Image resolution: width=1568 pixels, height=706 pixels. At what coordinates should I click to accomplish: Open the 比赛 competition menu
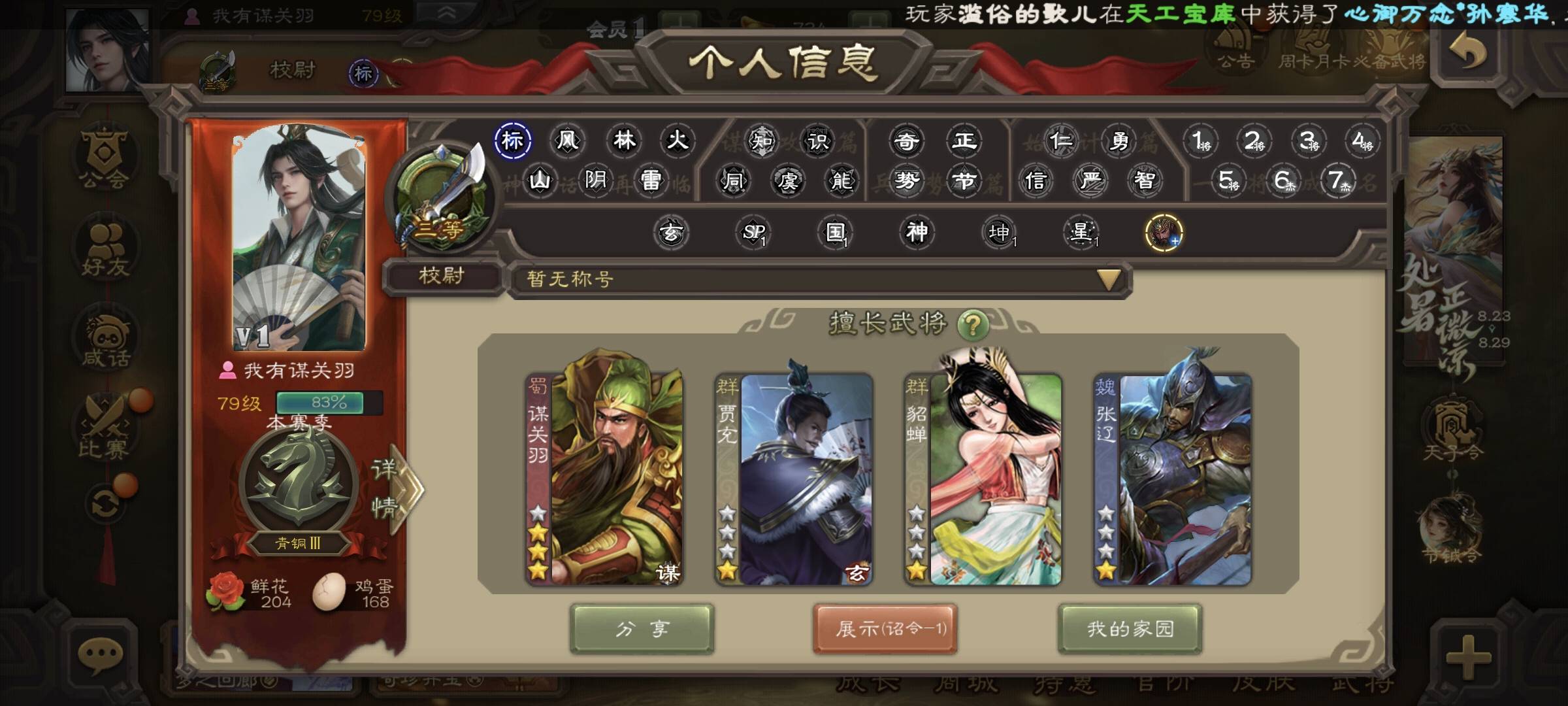[105, 428]
